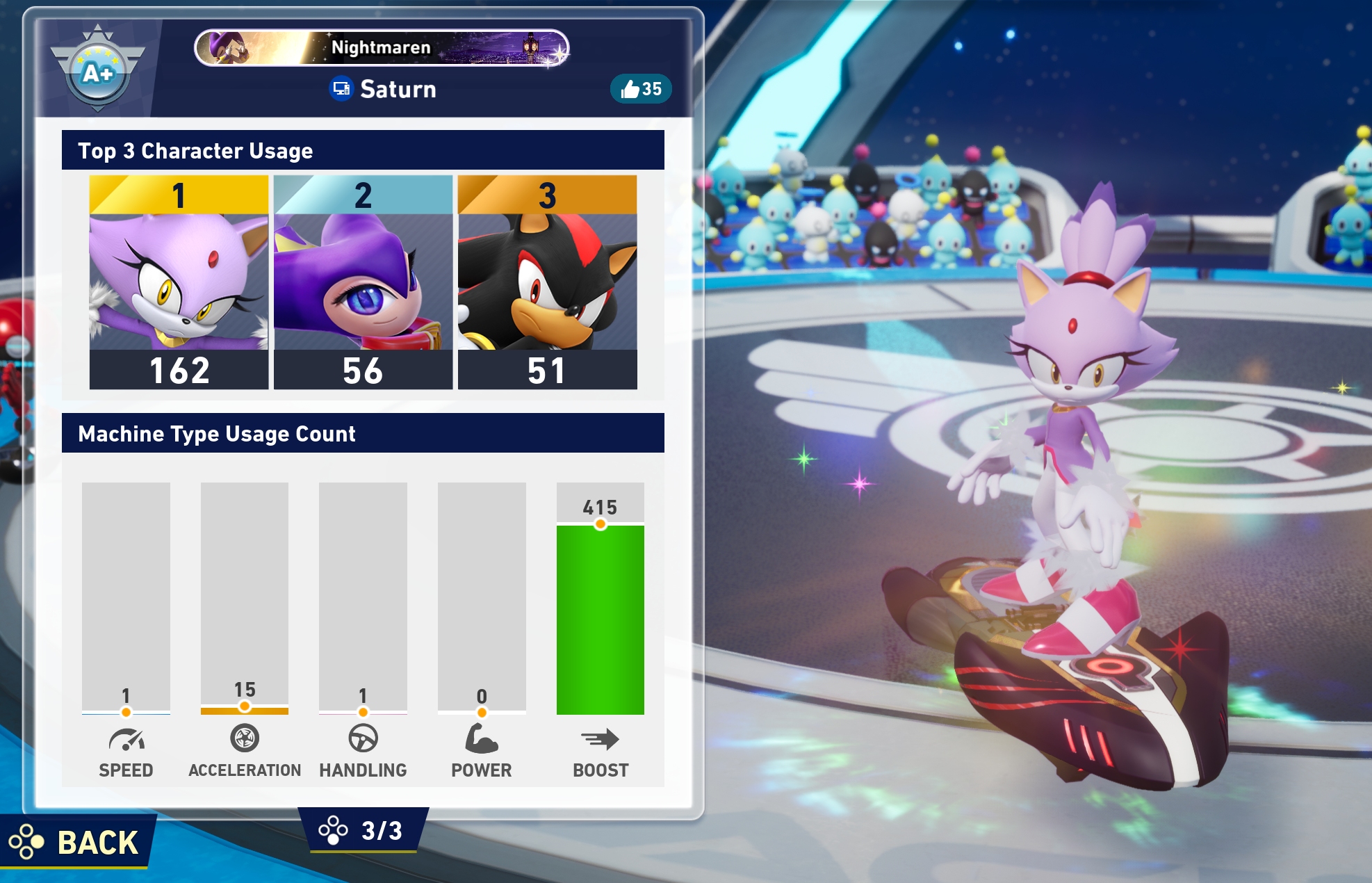Click the 3/3 page indicator
The width and height of the screenshot is (1372, 883).
tap(364, 830)
